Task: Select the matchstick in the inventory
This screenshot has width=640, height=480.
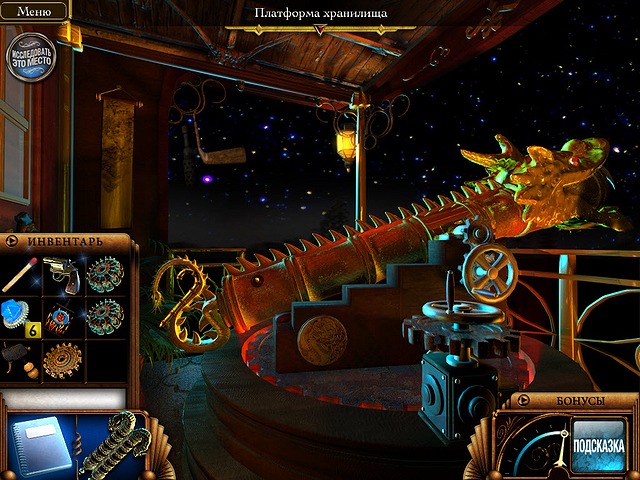Action: coord(21,274)
